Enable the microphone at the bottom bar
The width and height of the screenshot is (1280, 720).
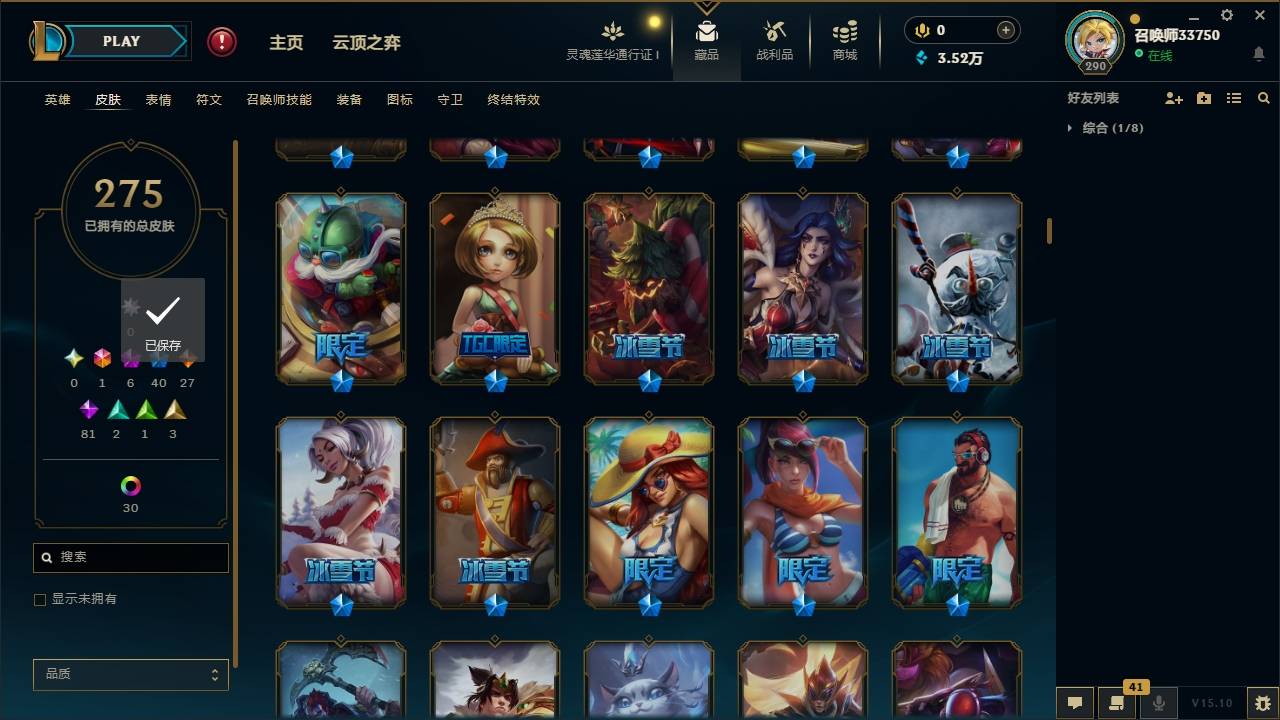point(1159,703)
